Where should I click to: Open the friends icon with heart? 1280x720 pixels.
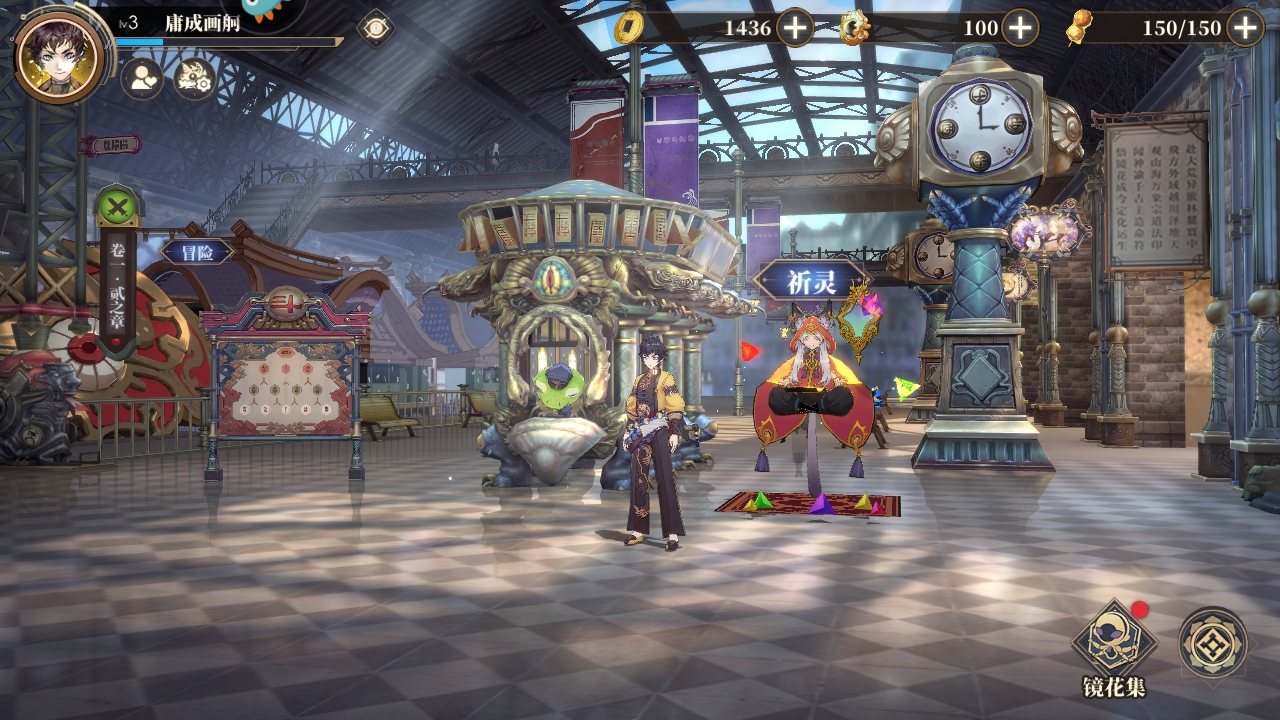(x=143, y=78)
